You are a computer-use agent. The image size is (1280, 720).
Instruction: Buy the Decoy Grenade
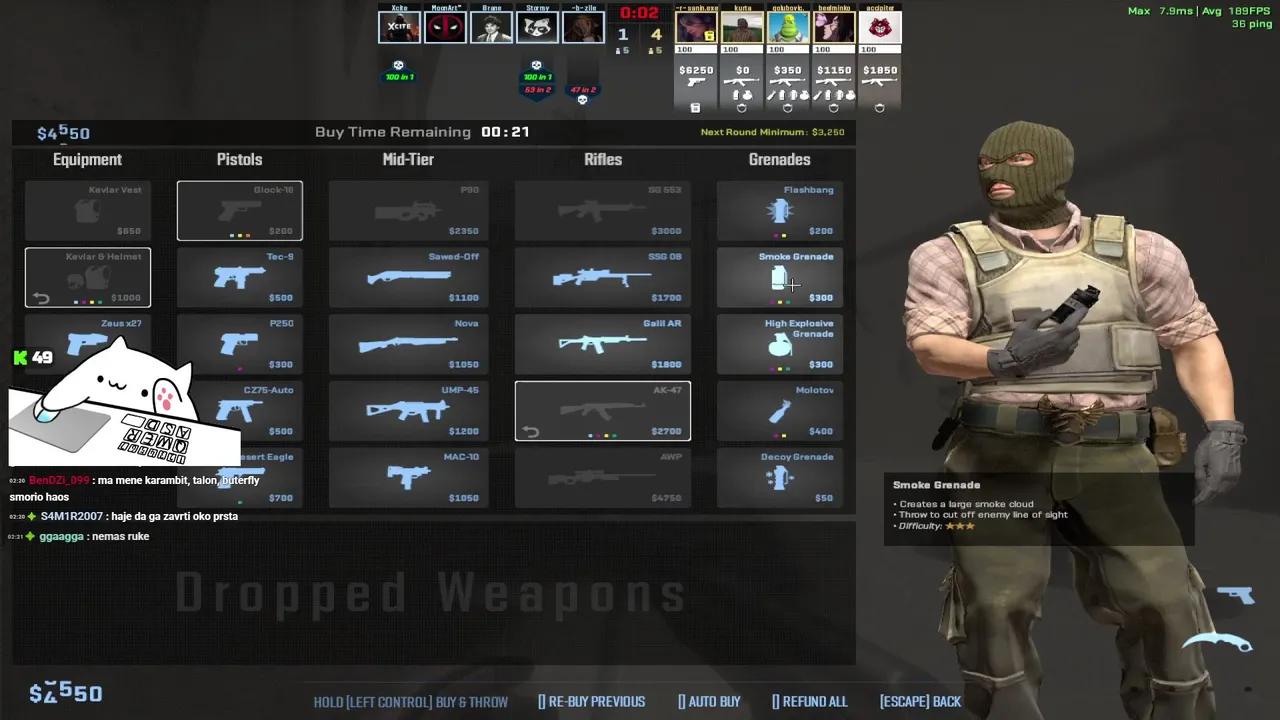(x=779, y=477)
